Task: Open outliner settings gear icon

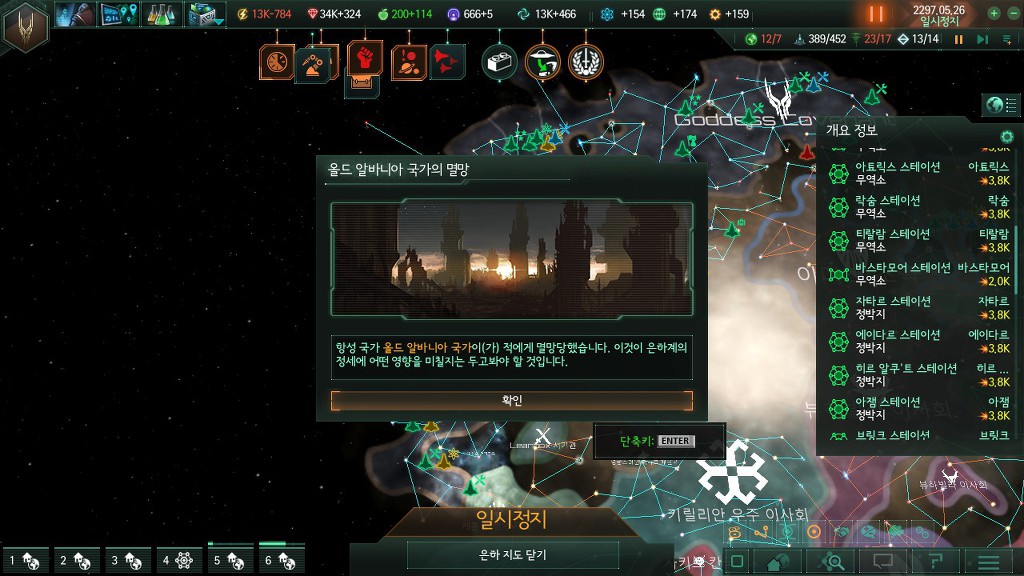Action: pyautogui.click(x=1007, y=137)
